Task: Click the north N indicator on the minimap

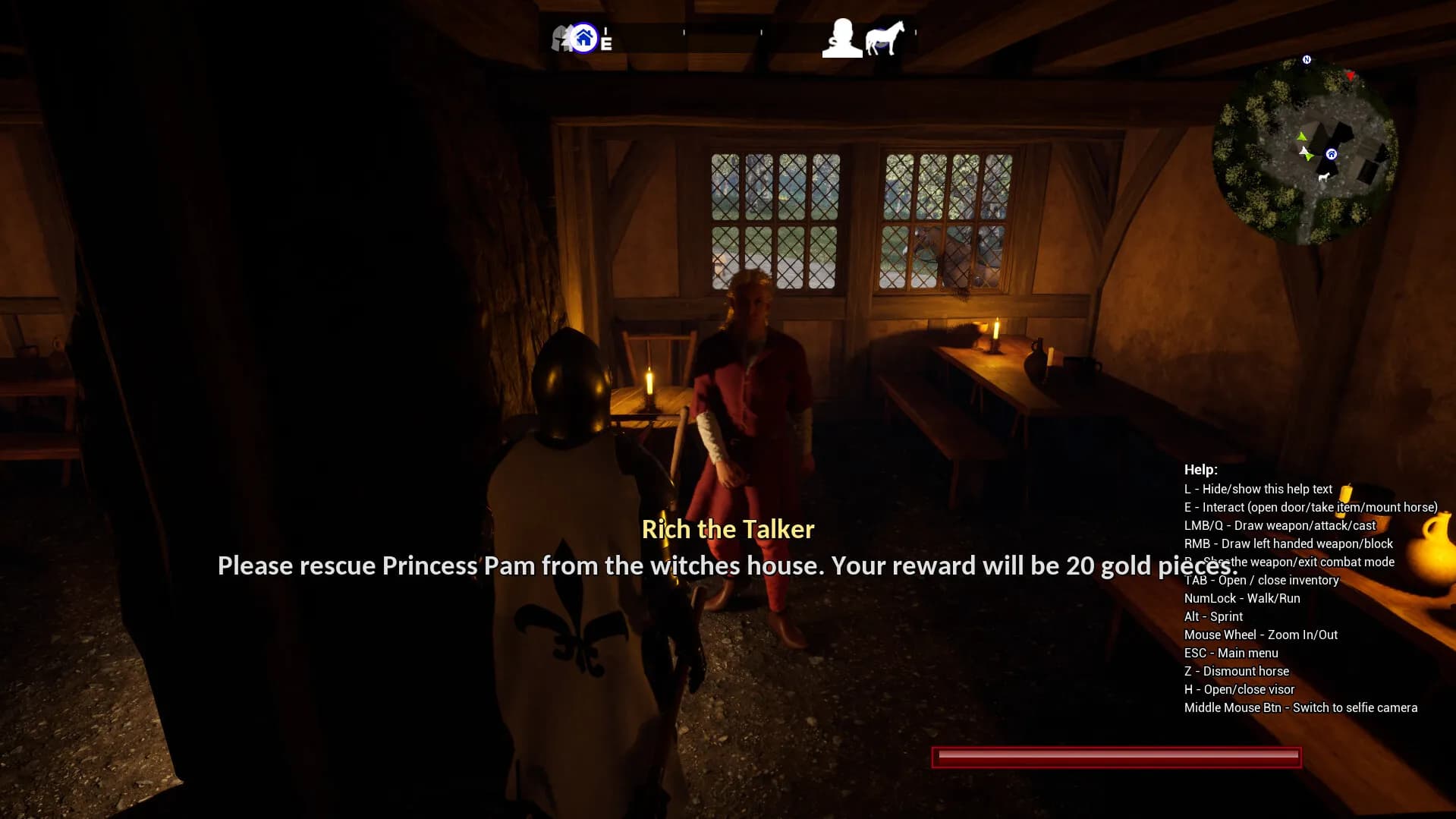Action: click(1307, 59)
